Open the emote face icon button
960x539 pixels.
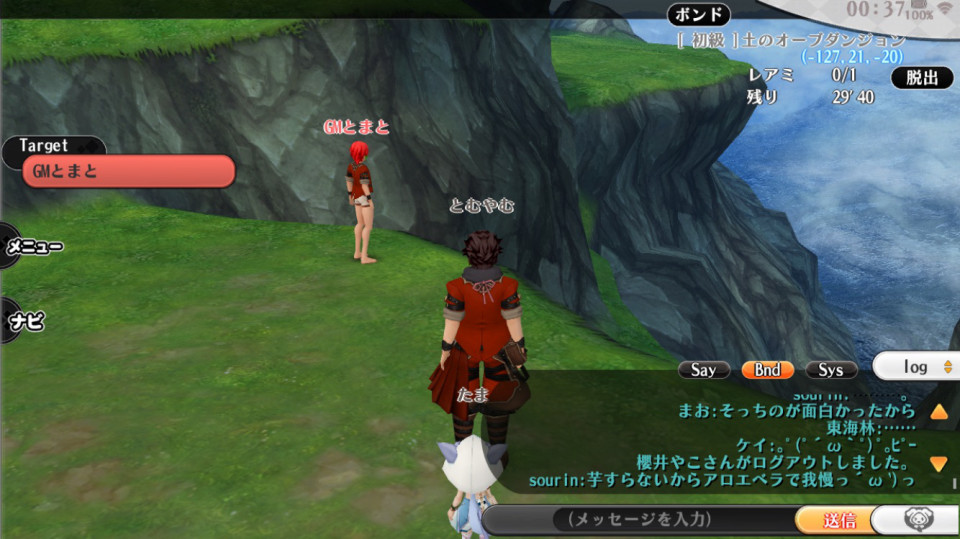(x=917, y=519)
